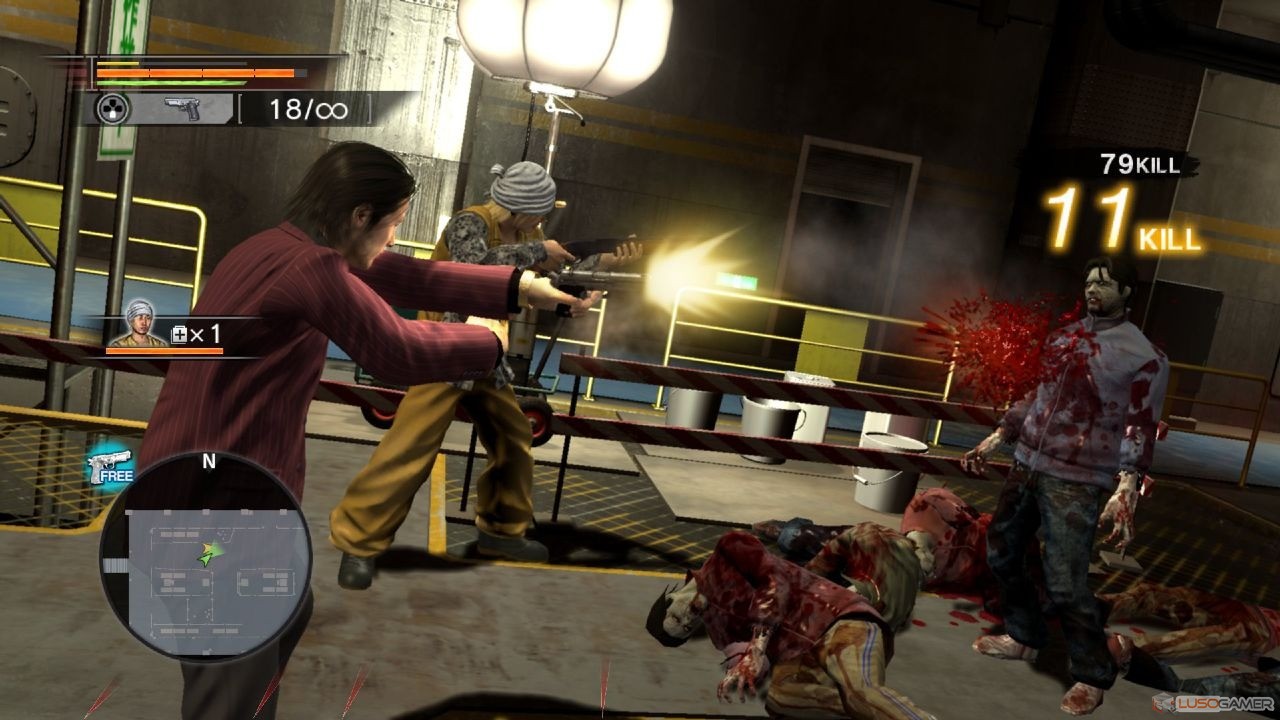Viewport: 1280px width, 720px height.
Task: Click the partner's first-aid kit icon
Action: pos(180,335)
